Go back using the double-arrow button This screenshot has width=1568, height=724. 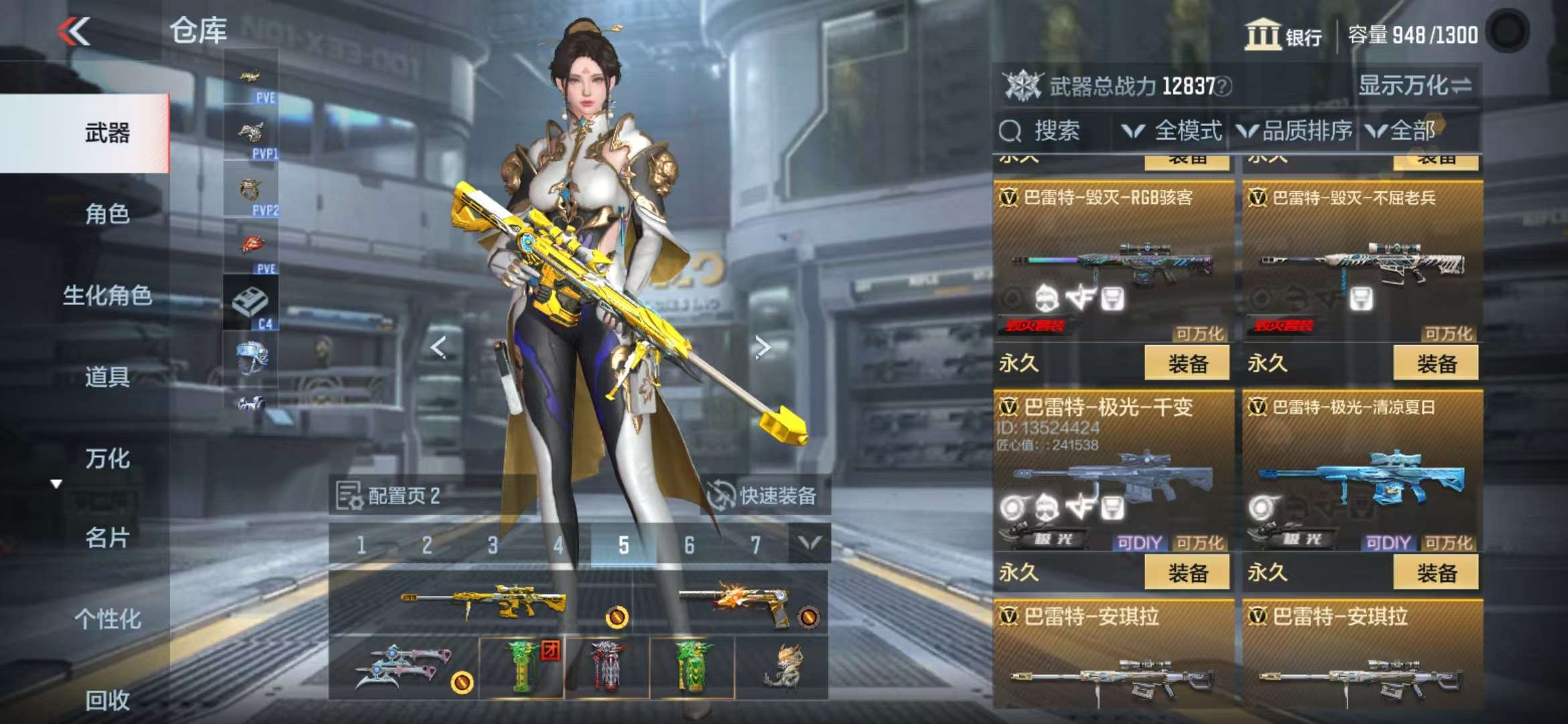[74, 32]
